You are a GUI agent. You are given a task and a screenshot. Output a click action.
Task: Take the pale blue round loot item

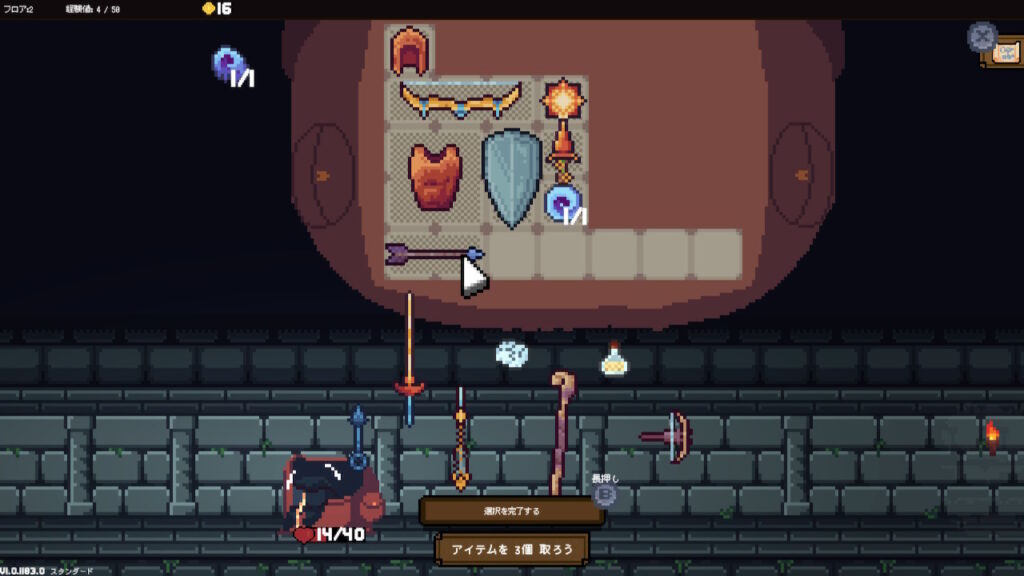(x=511, y=353)
